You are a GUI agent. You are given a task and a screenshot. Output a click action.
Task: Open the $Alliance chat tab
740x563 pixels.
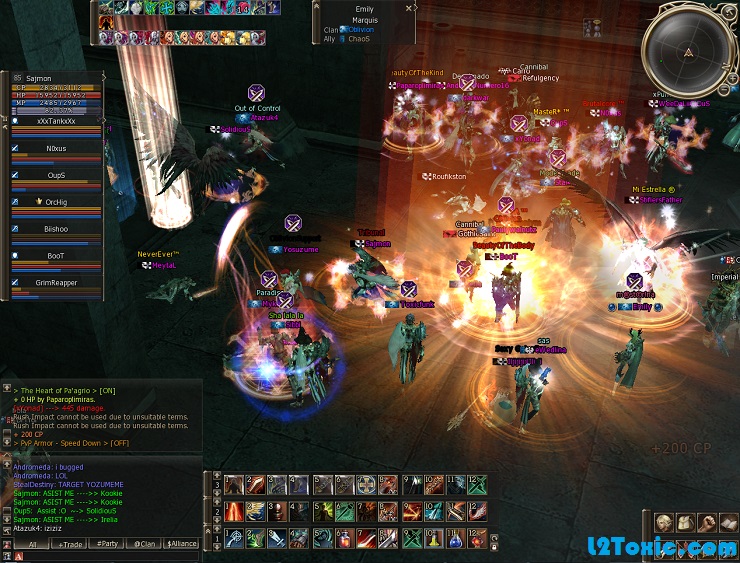tap(182, 544)
